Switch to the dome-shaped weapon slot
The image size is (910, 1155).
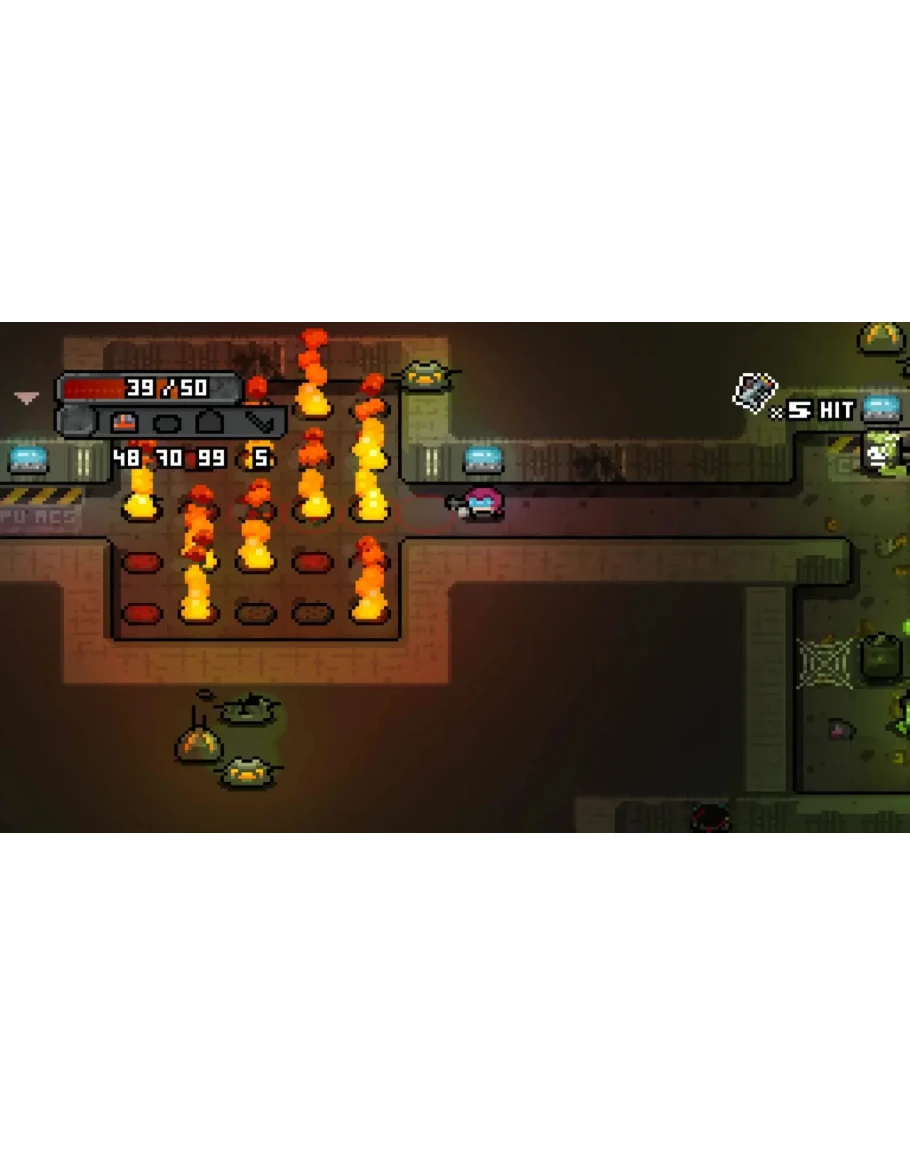[209, 423]
